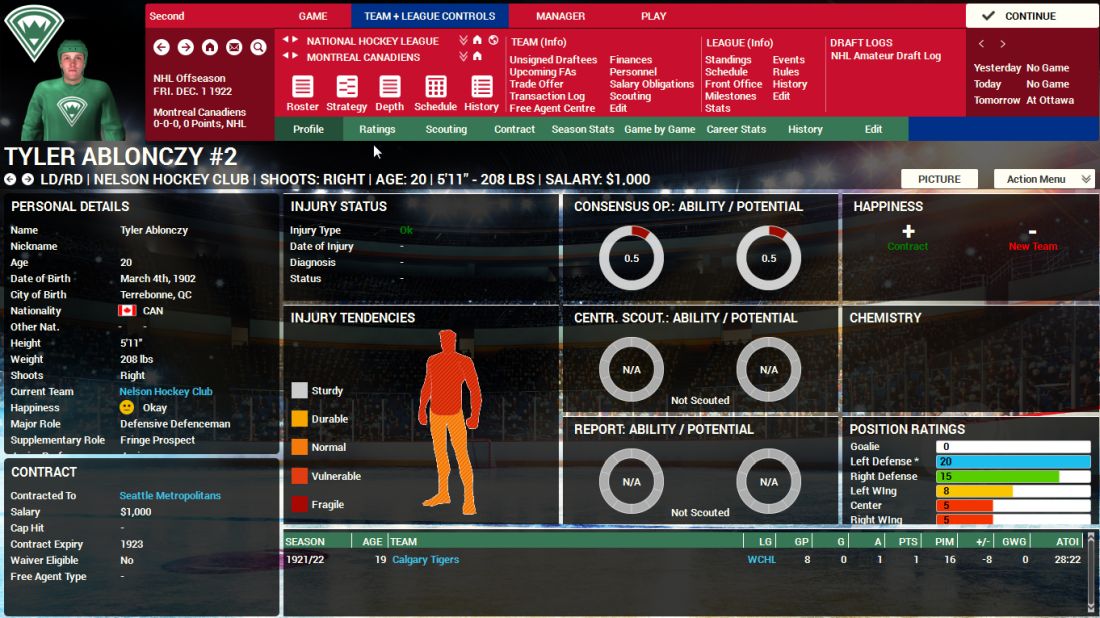Open the Trade Offer link
The width and height of the screenshot is (1100, 618).
pyautogui.click(x=536, y=84)
